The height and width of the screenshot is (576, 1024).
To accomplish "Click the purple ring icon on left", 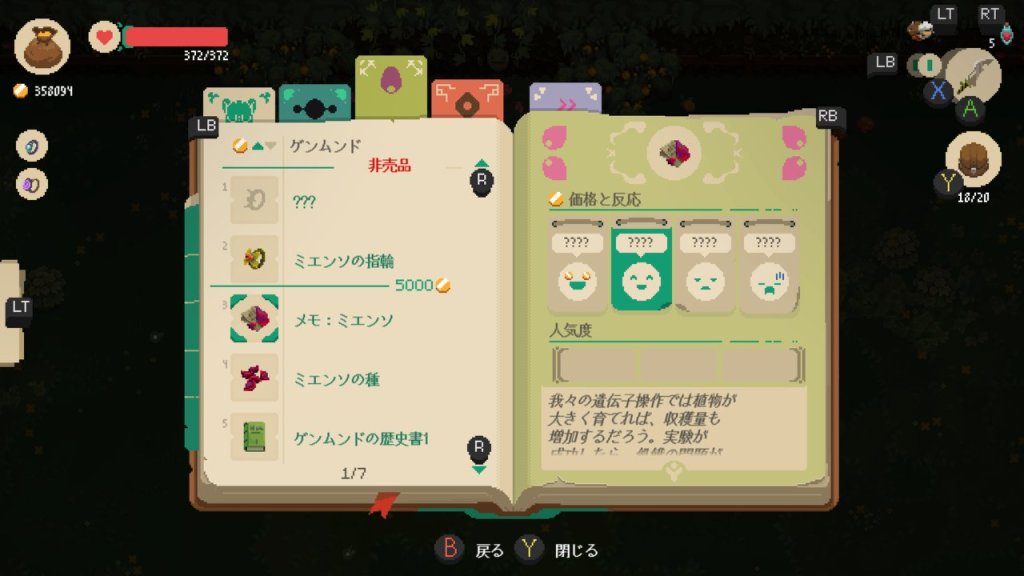I will (x=32, y=184).
